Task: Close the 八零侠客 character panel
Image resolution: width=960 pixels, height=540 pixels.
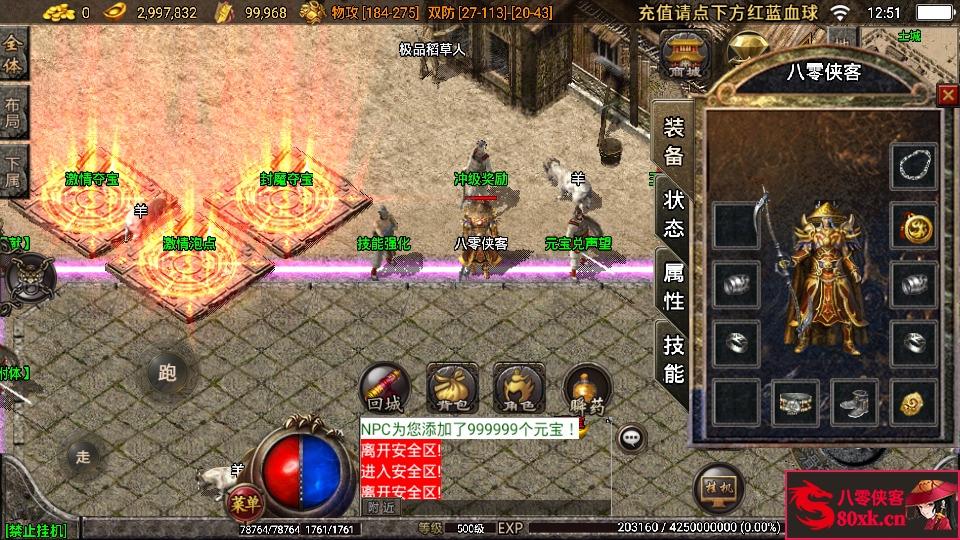Action: coord(947,95)
